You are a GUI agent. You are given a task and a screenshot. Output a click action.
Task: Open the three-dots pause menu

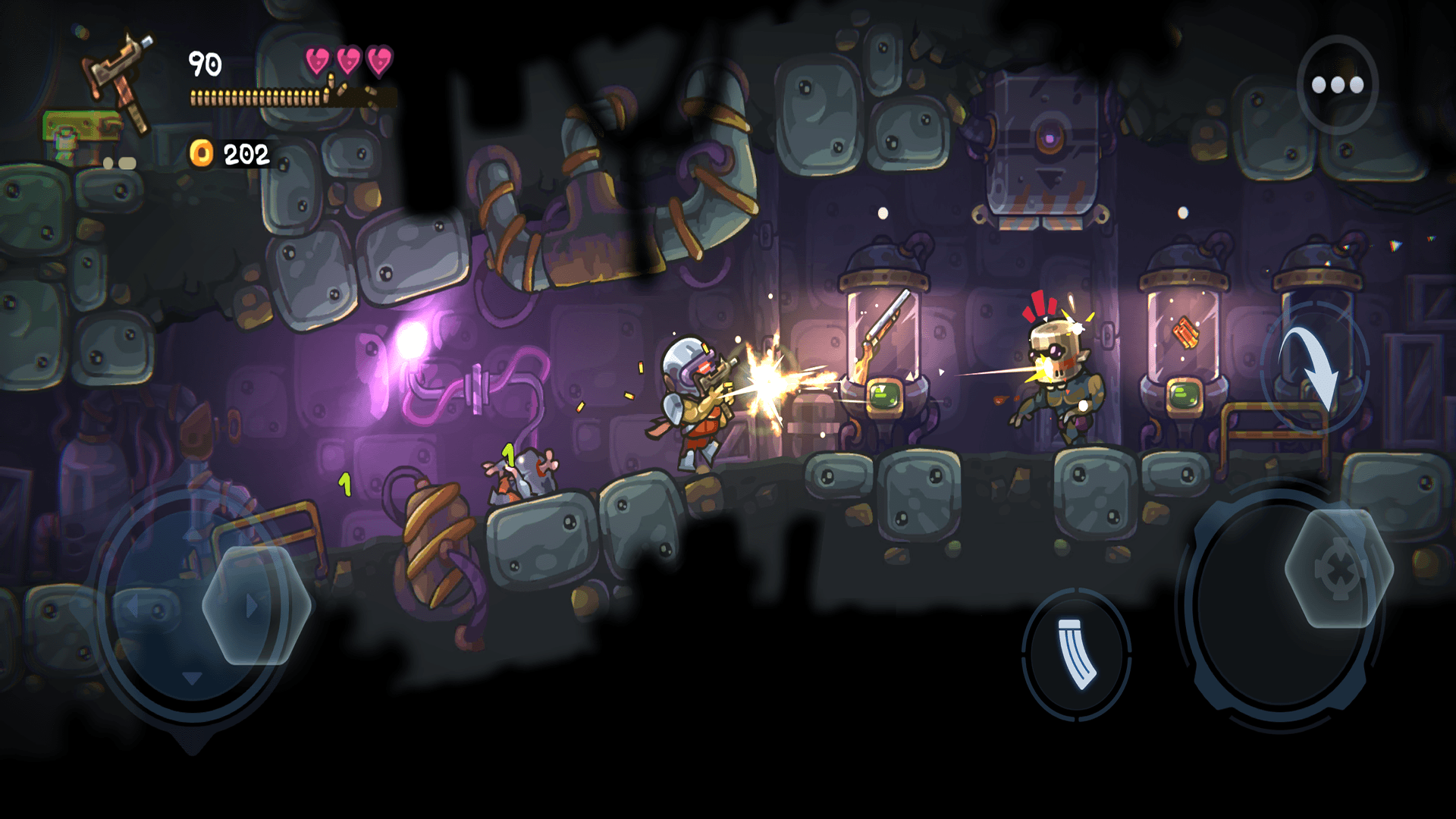point(1337,85)
